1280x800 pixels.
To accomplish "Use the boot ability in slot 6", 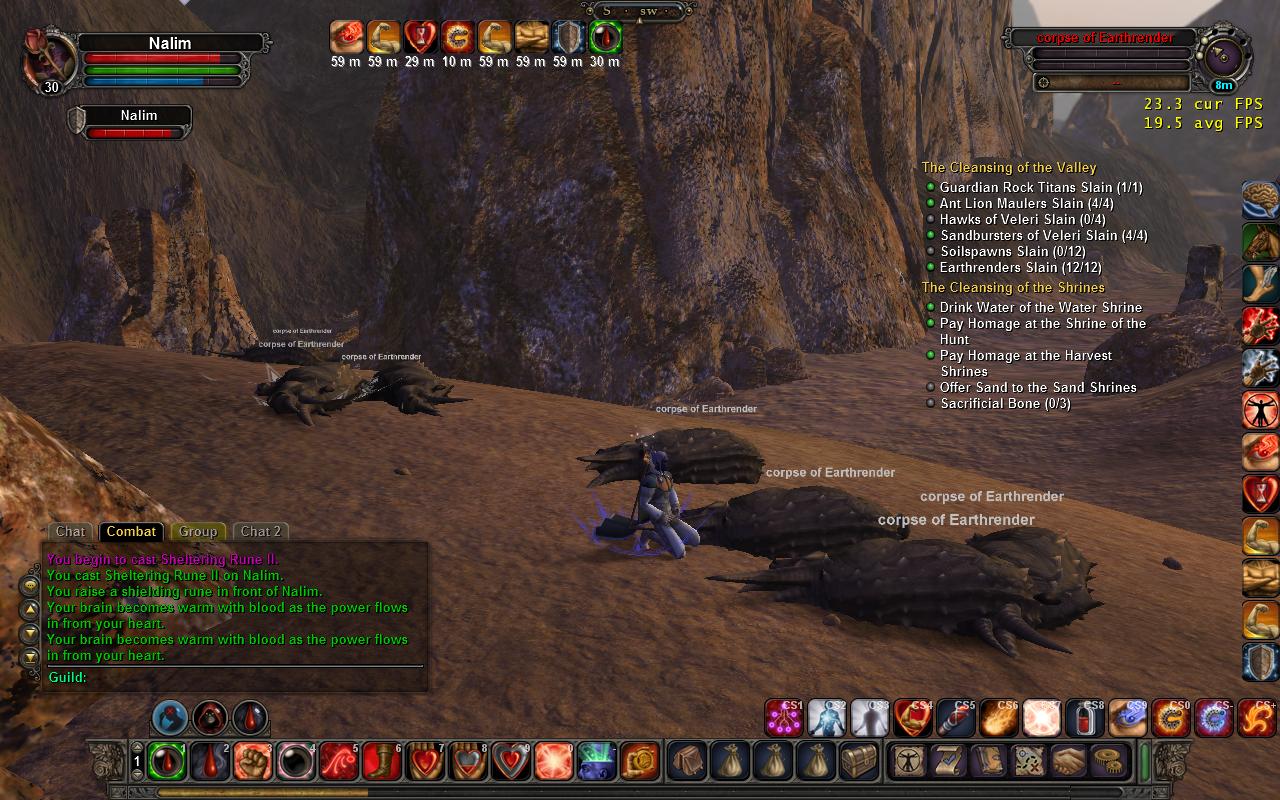I will 381,762.
